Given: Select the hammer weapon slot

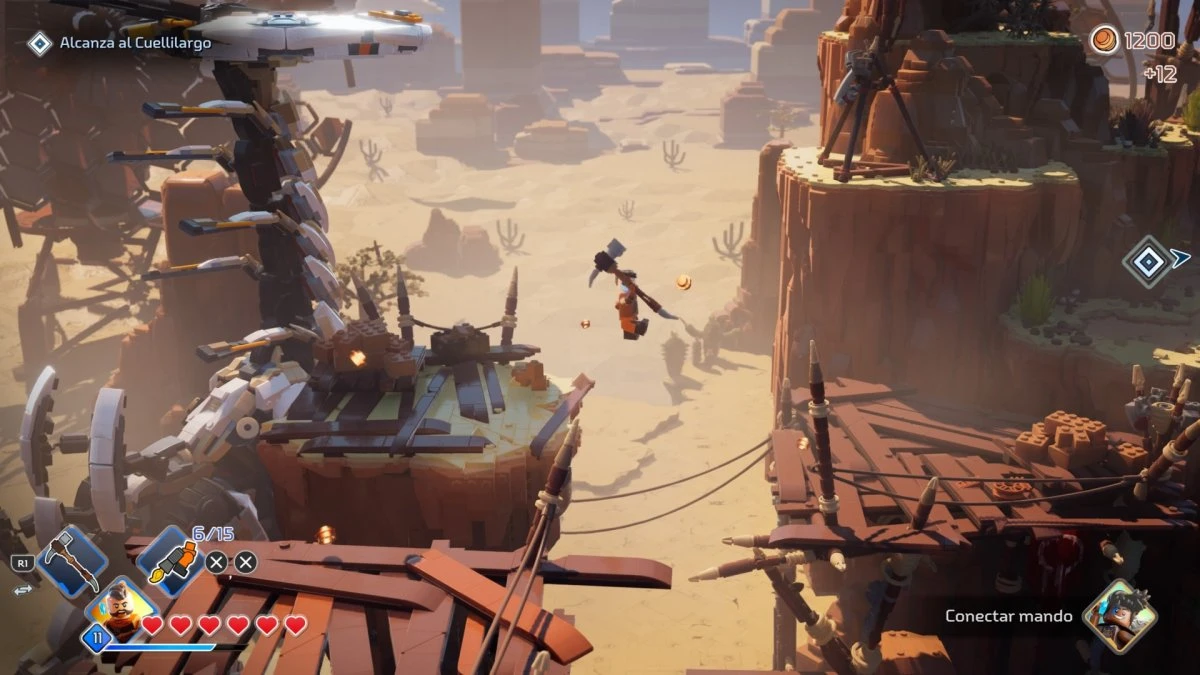Looking at the screenshot, I should point(71,562).
